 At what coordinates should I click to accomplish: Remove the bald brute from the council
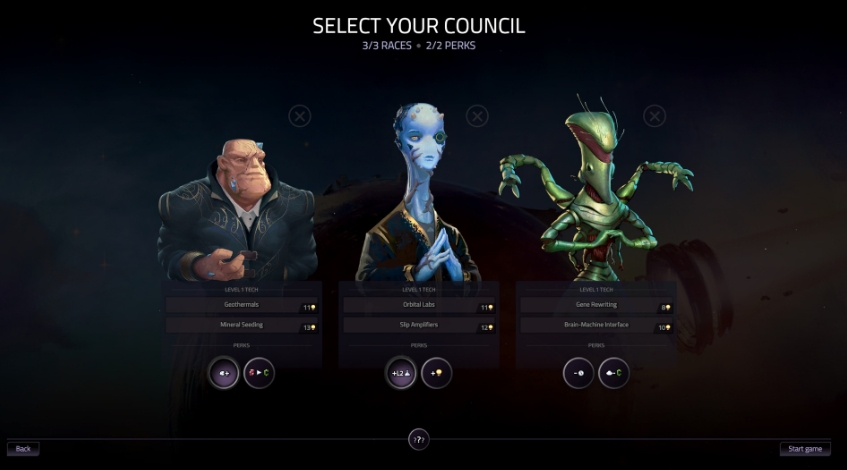(x=299, y=116)
